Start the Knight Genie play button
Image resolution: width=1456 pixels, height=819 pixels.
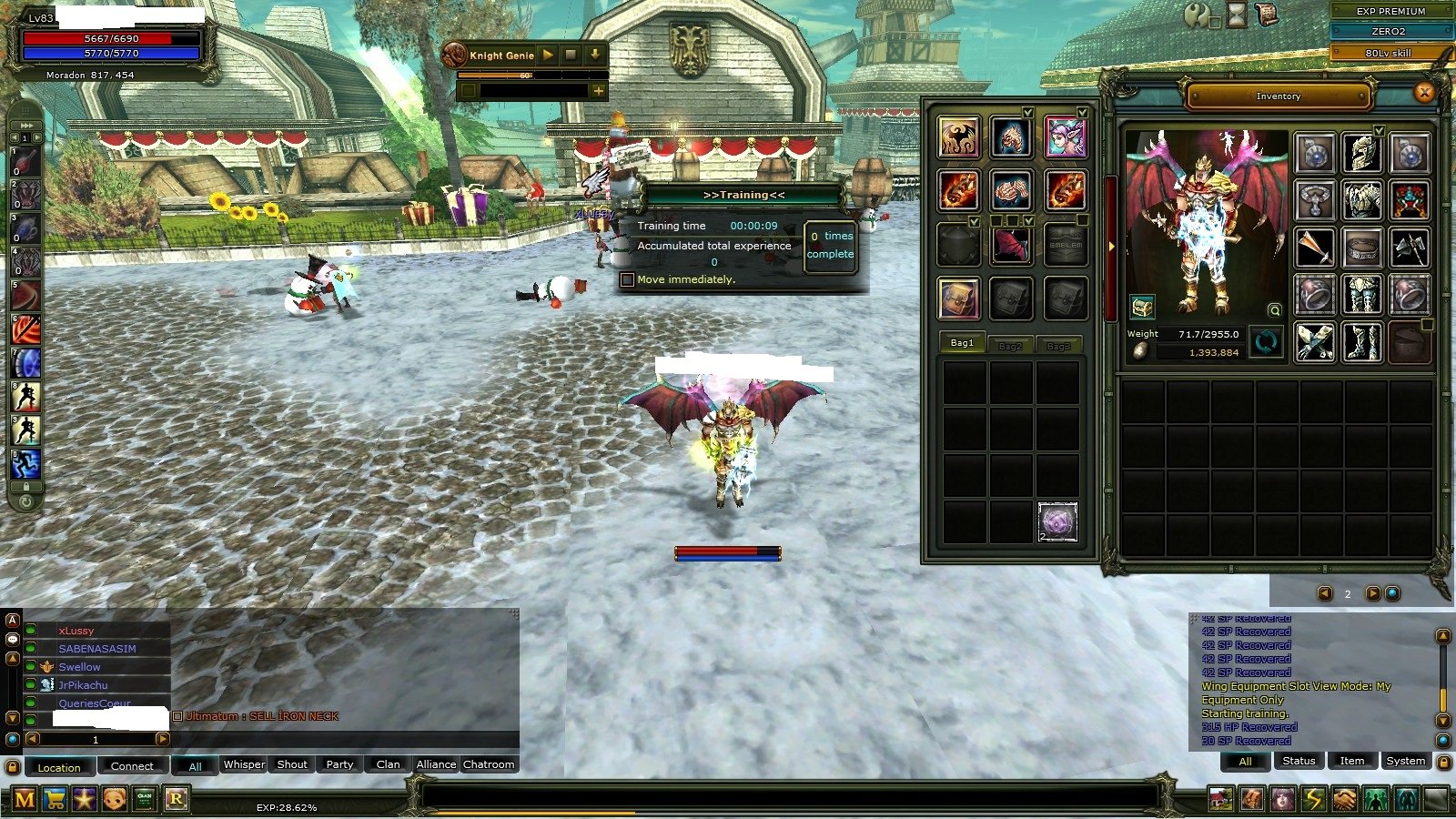[548, 55]
